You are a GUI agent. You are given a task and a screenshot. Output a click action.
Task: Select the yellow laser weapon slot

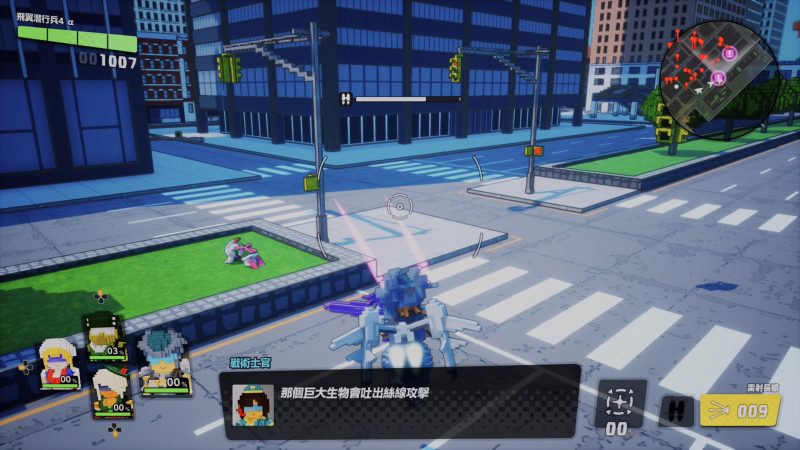[740, 410]
